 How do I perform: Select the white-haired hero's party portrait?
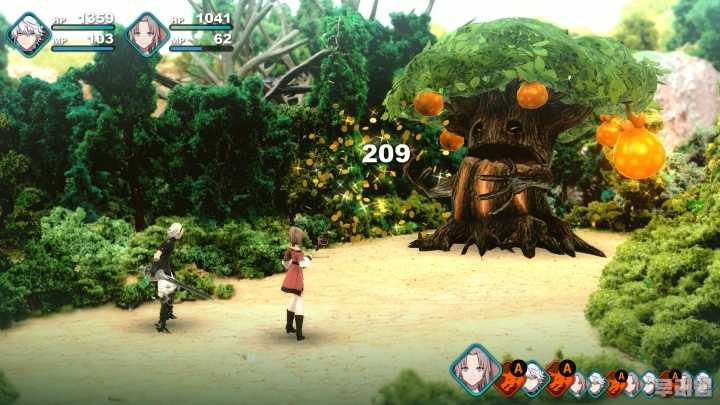28,32
